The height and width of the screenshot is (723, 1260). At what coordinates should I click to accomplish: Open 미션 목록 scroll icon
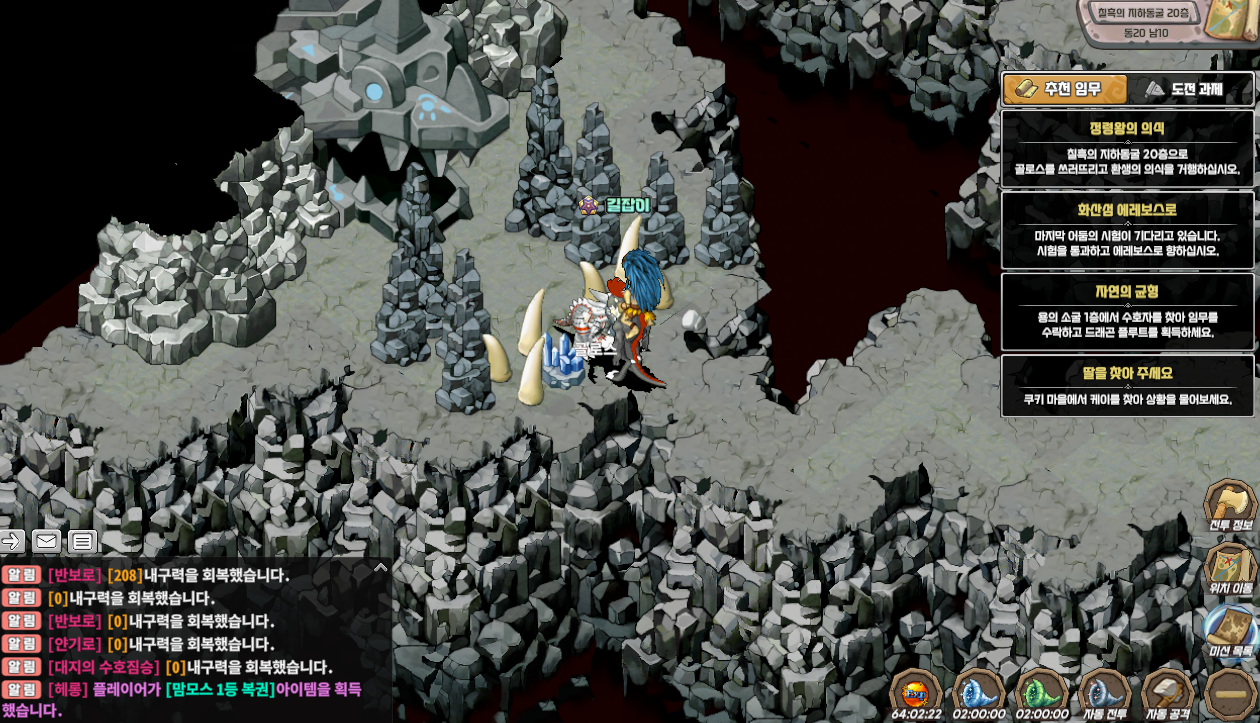(1229, 629)
